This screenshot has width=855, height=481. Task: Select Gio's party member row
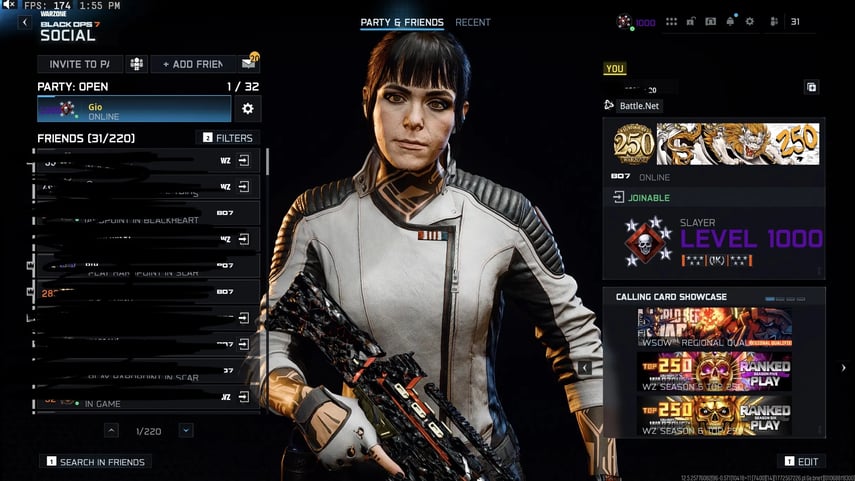click(x=134, y=109)
